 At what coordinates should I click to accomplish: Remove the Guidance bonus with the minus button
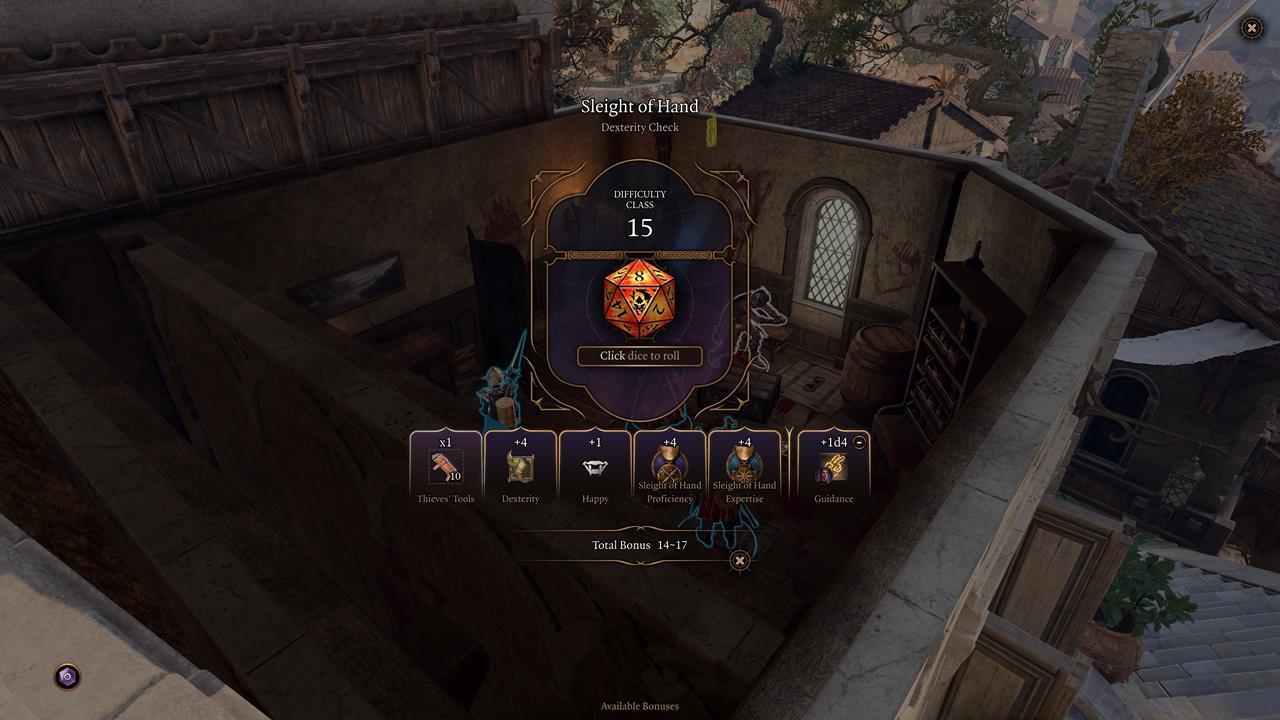click(x=860, y=442)
